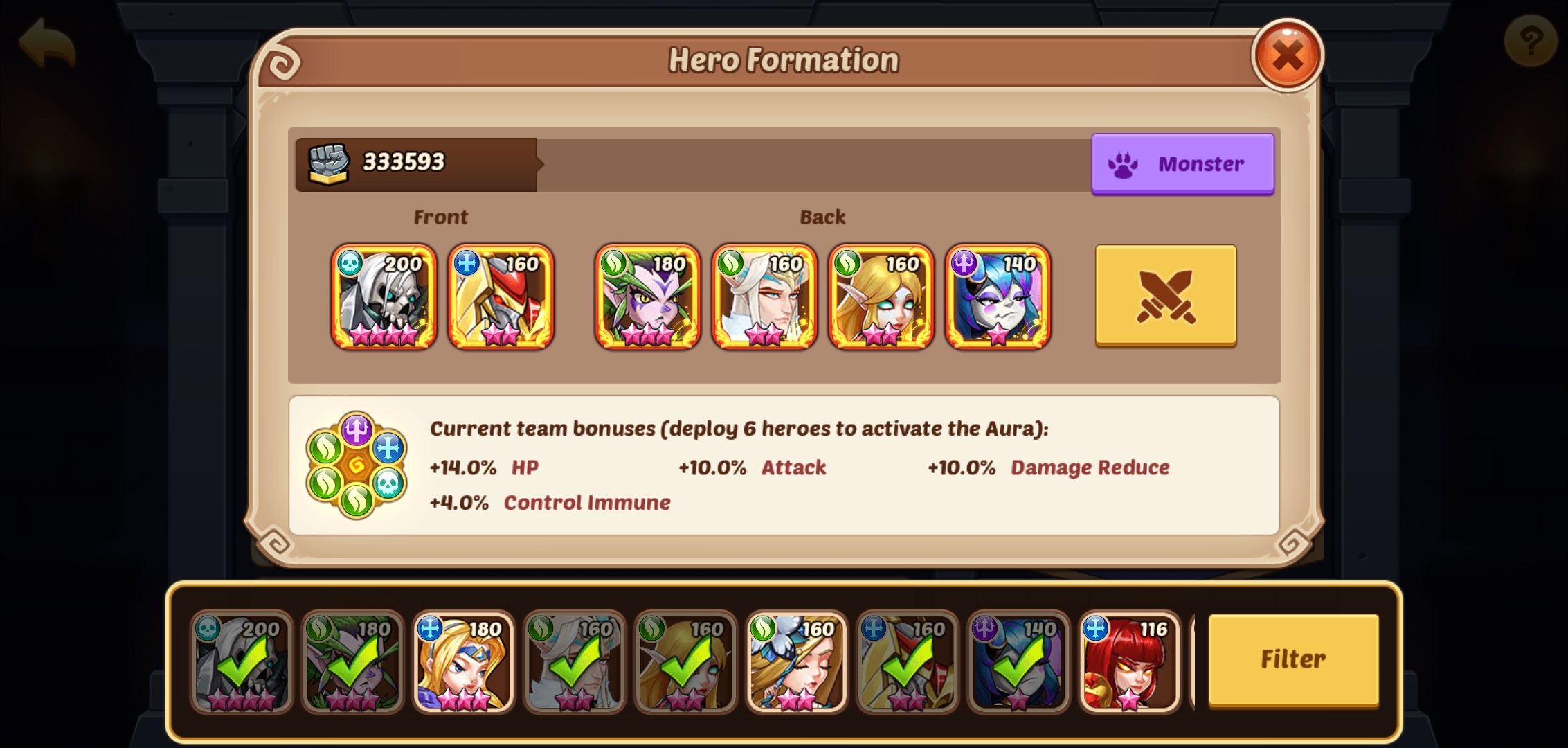
Task: Select the Front formation section label
Action: [441, 217]
